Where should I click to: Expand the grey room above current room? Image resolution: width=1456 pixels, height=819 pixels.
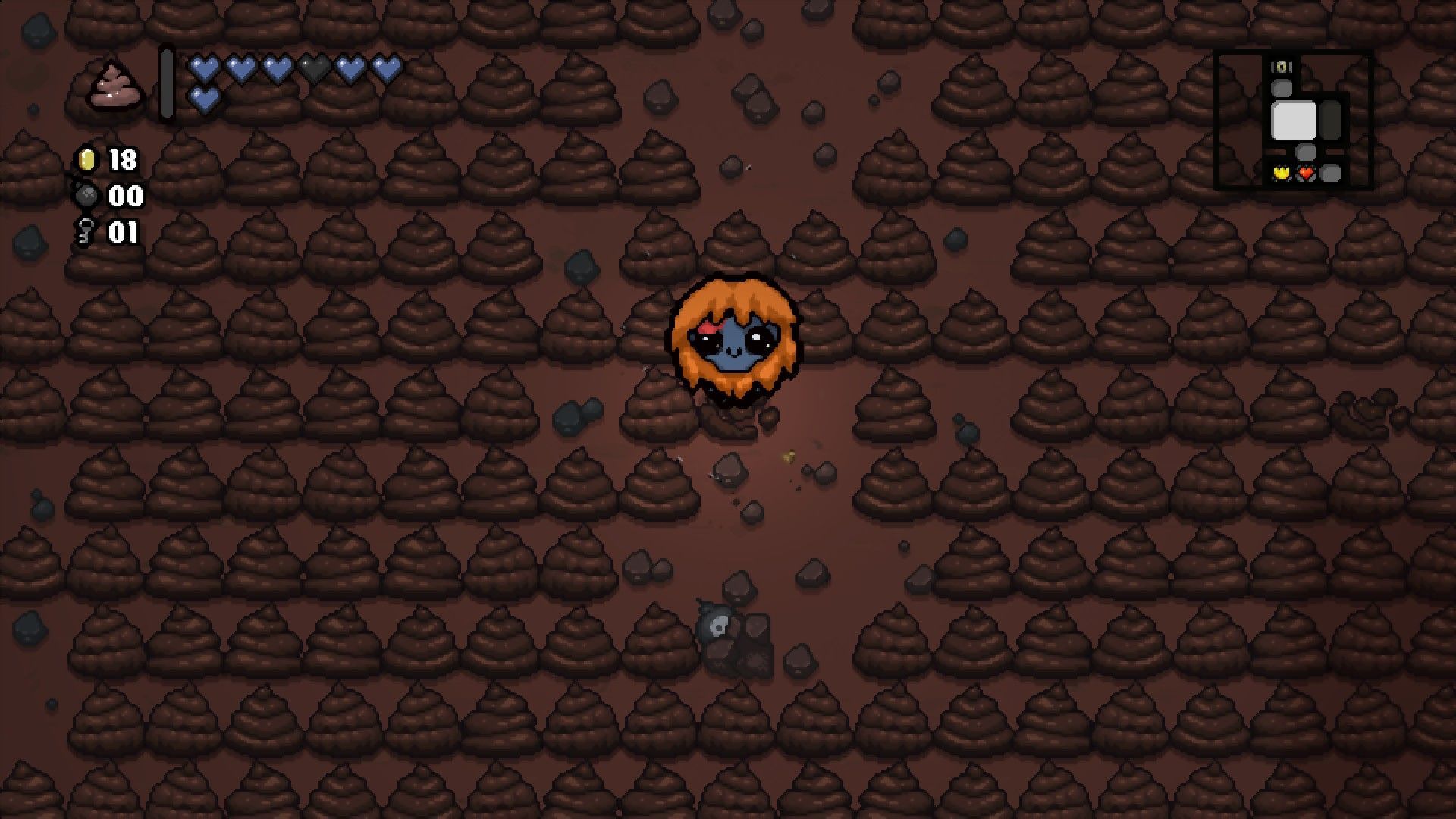click(1282, 88)
